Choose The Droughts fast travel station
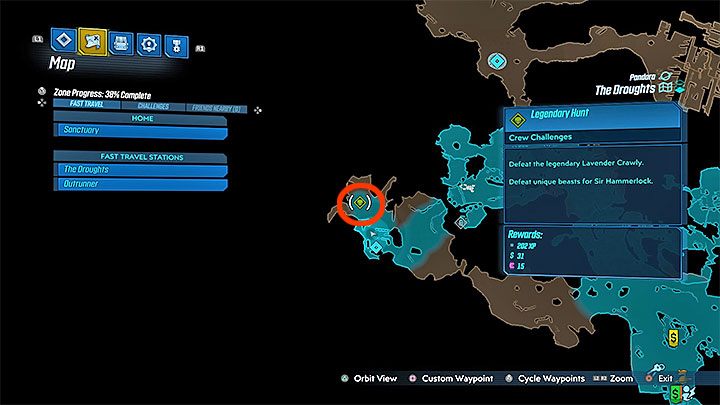The image size is (720, 405). tap(140, 170)
